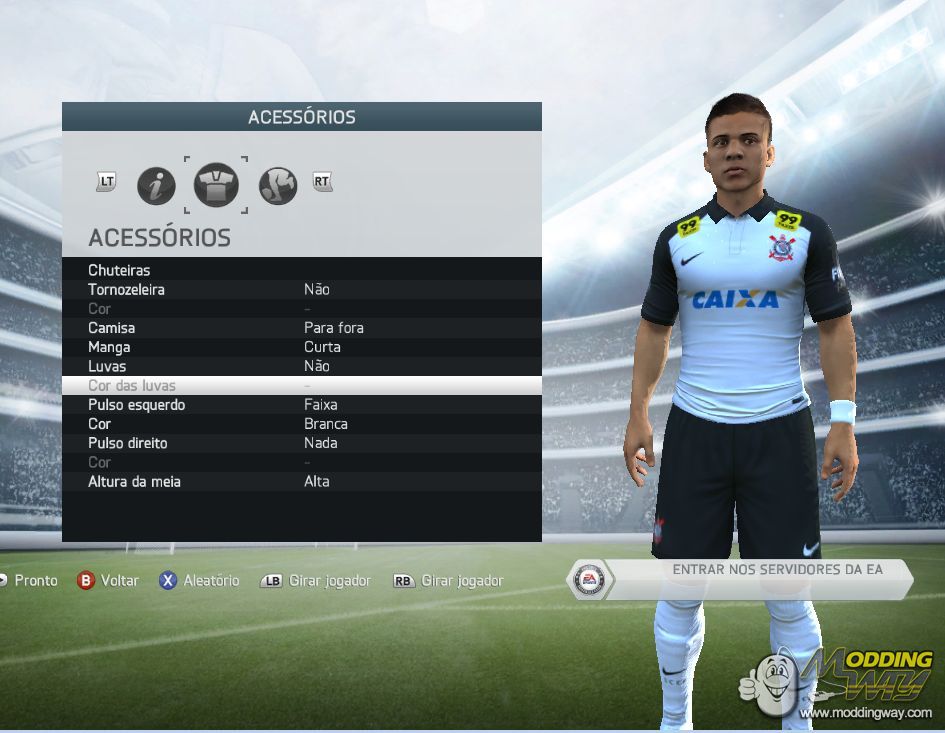Select the Chuteiras row

coord(301,270)
